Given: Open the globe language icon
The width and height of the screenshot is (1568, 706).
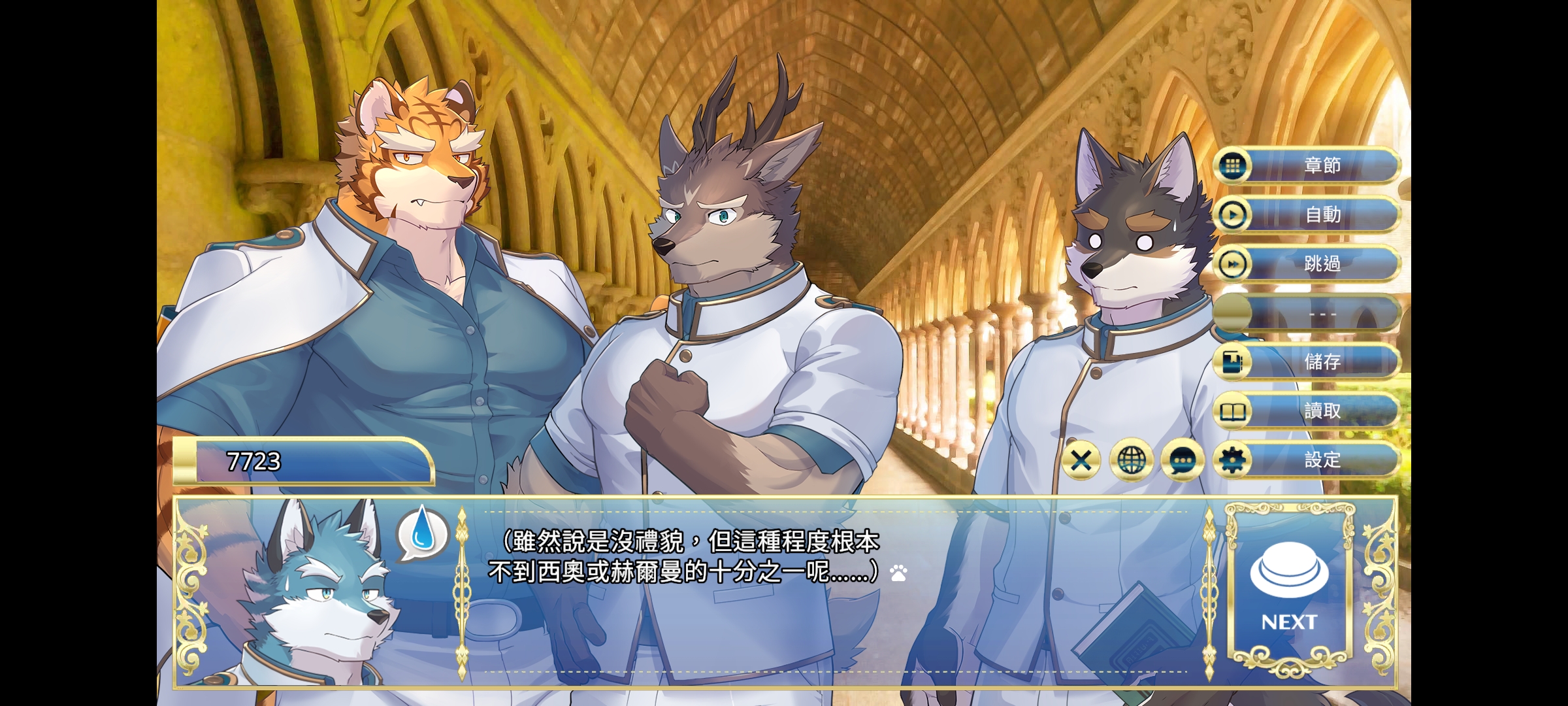Looking at the screenshot, I should (1133, 460).
